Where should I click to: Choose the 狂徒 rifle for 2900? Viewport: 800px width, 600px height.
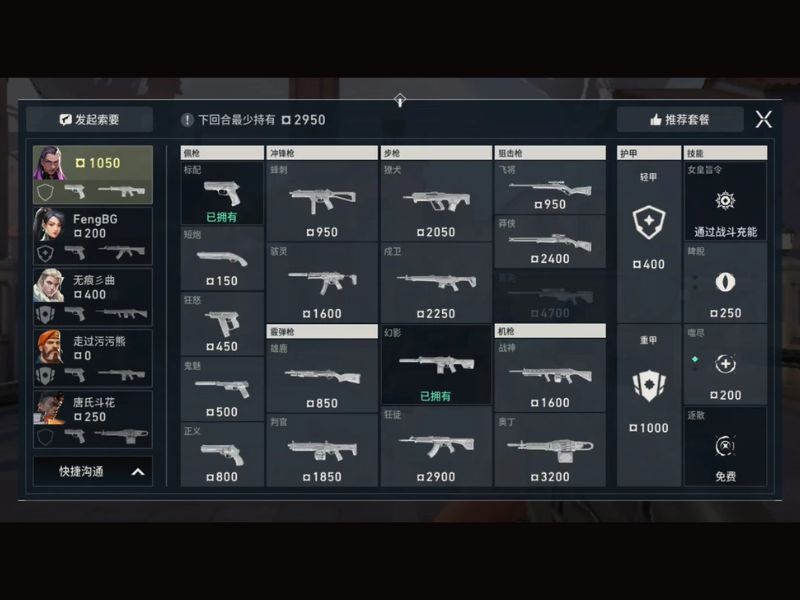point(436,448)
